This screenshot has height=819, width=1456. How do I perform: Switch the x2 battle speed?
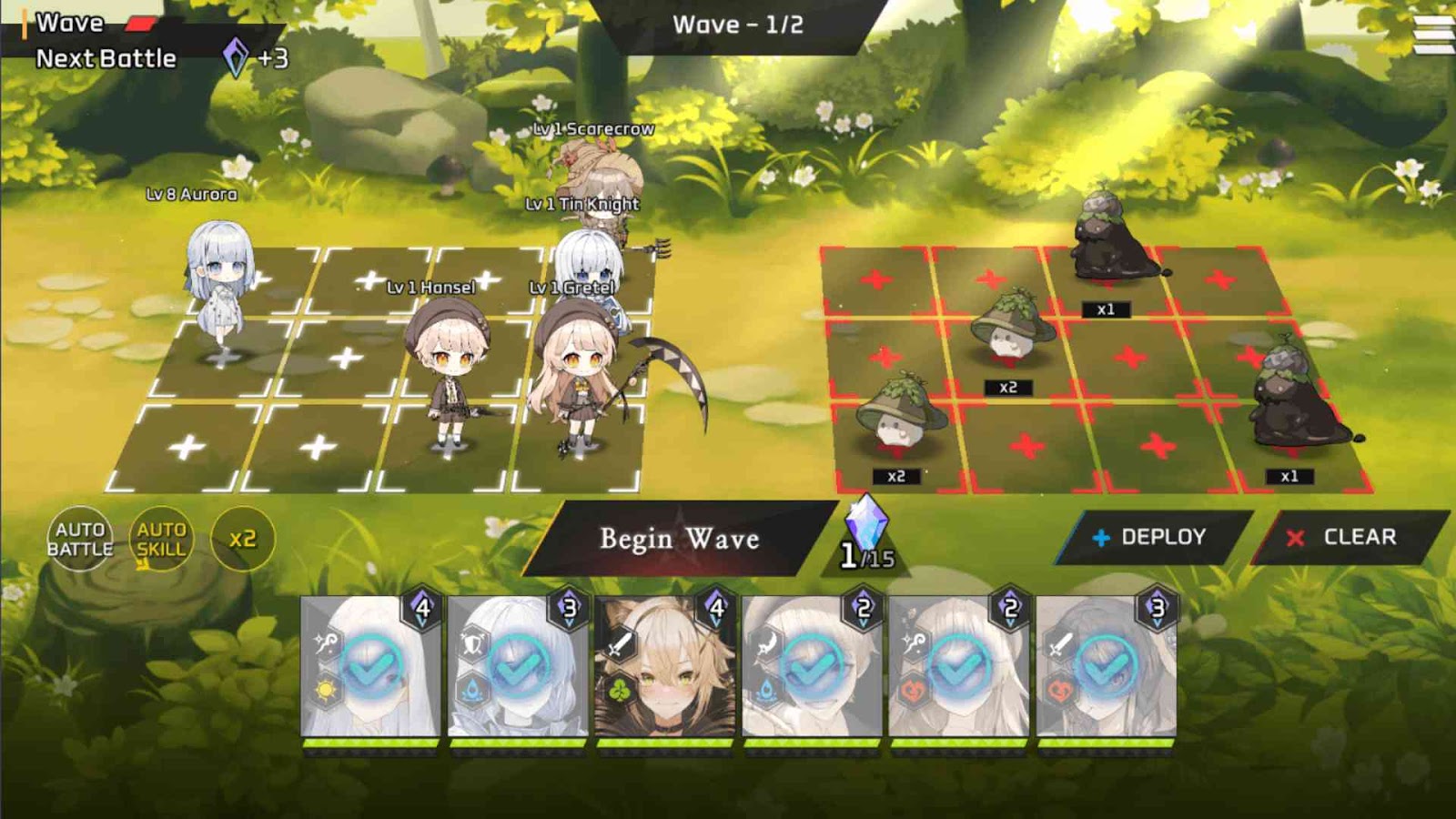pos(242,539)
